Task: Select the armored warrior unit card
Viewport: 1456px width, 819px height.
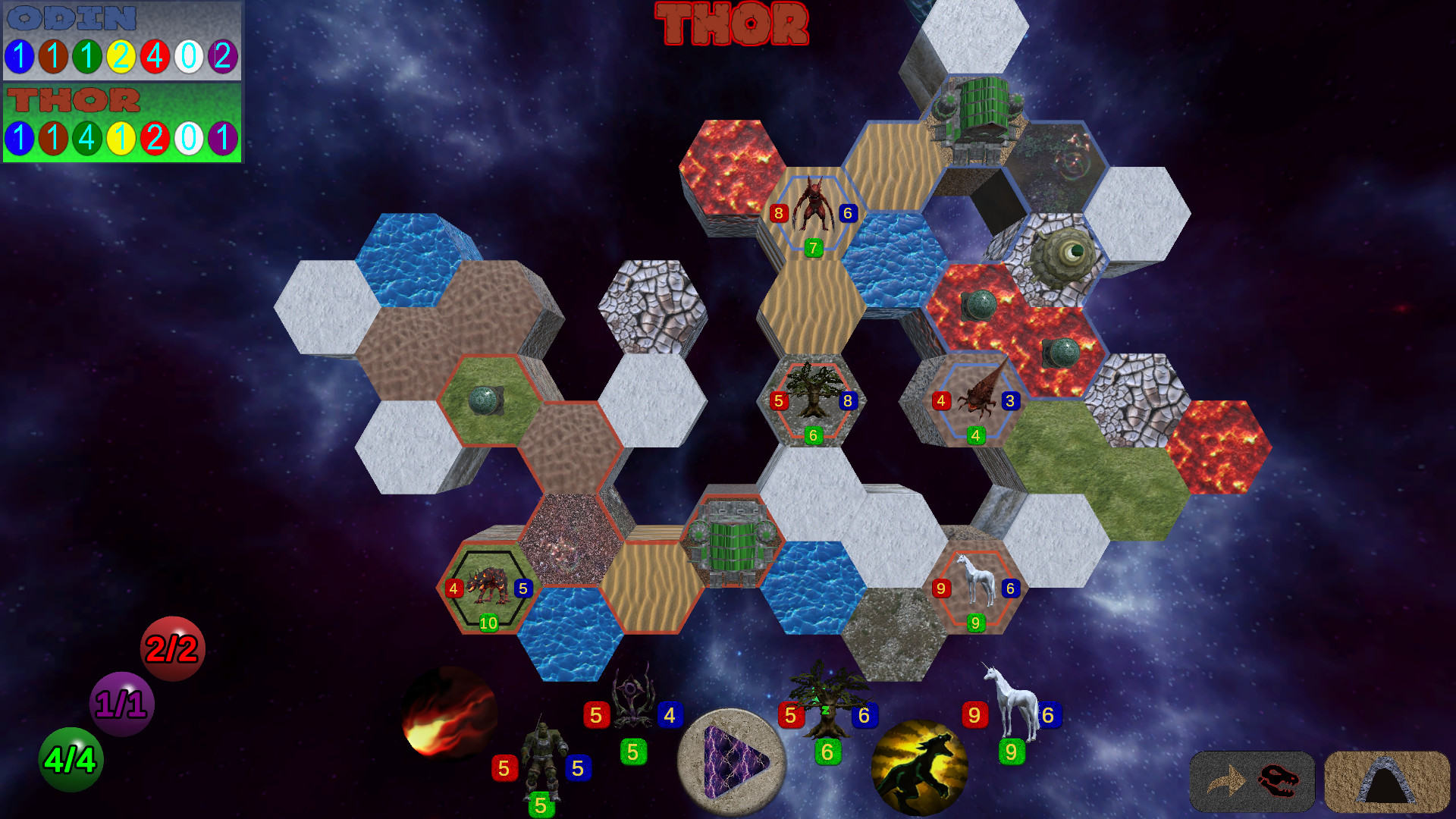Action: (x=543, y=751)
